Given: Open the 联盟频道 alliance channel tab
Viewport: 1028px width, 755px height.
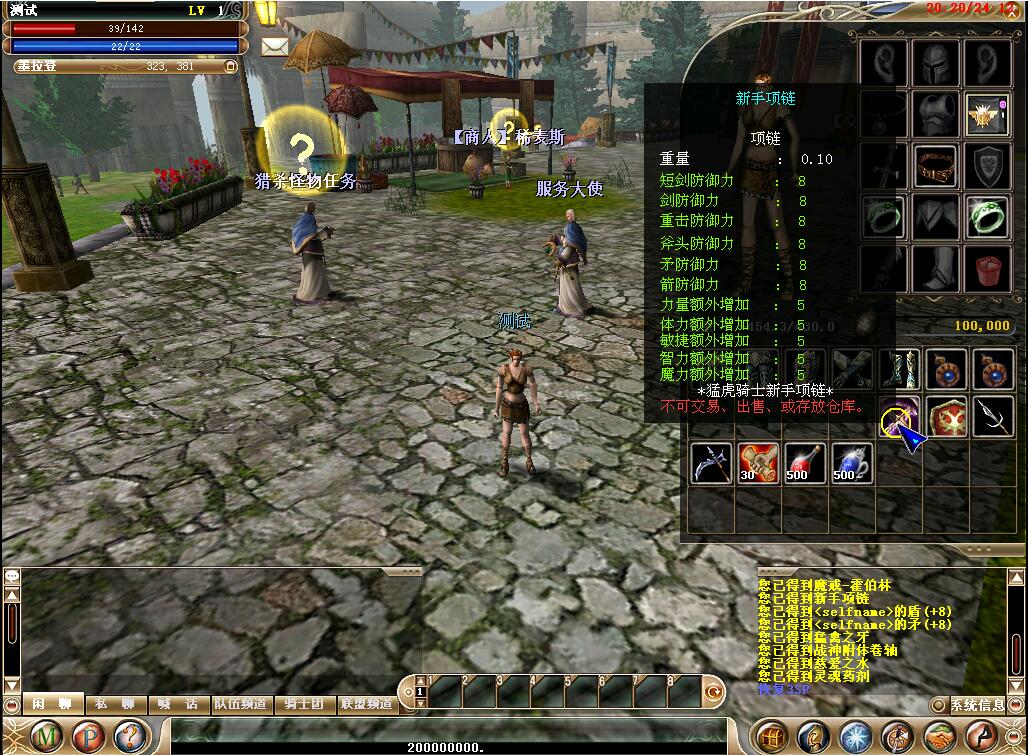Looking at the screenshot, I should point(367,704).
